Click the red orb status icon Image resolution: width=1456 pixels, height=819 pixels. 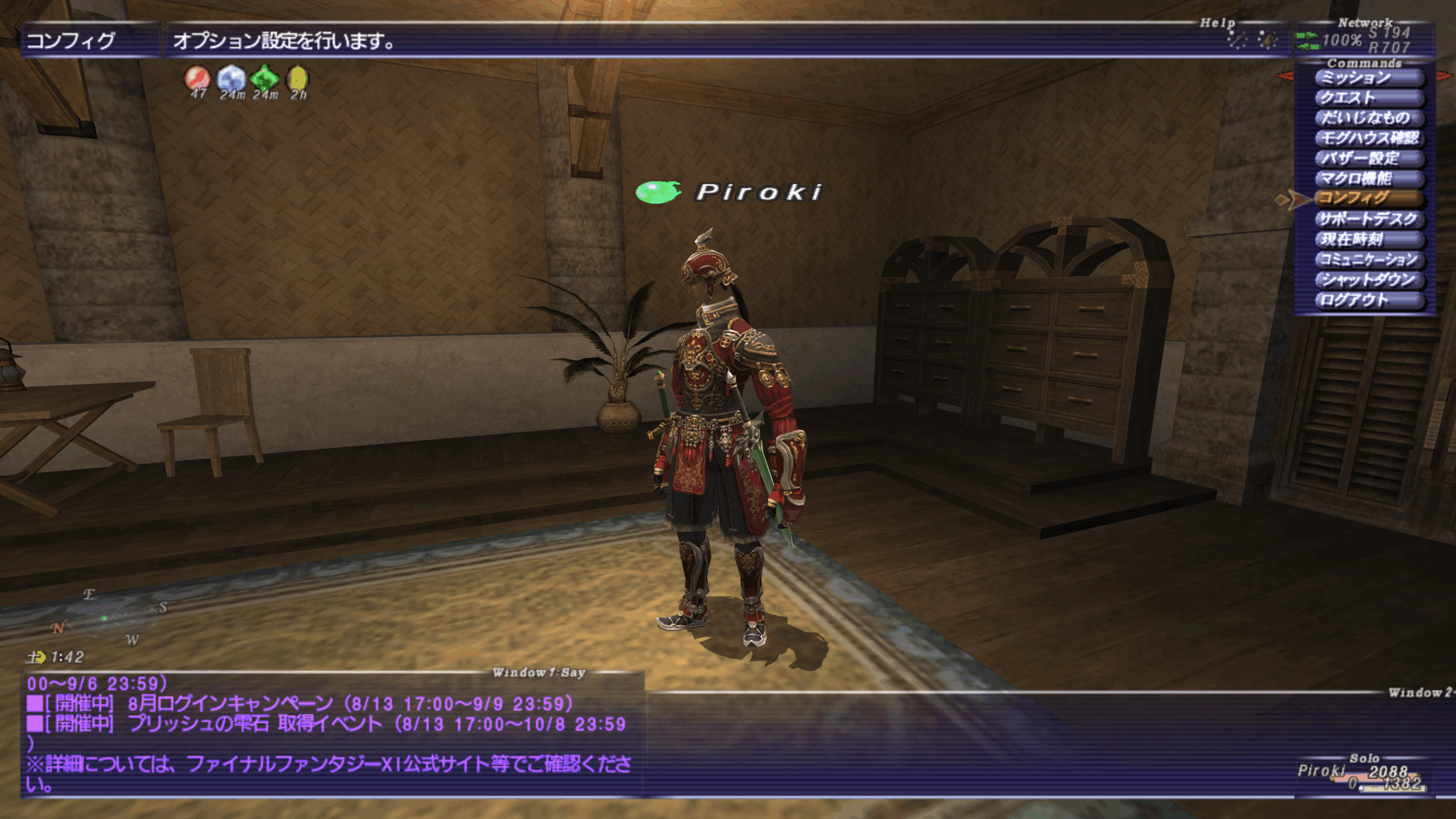[x=197, y=78]
